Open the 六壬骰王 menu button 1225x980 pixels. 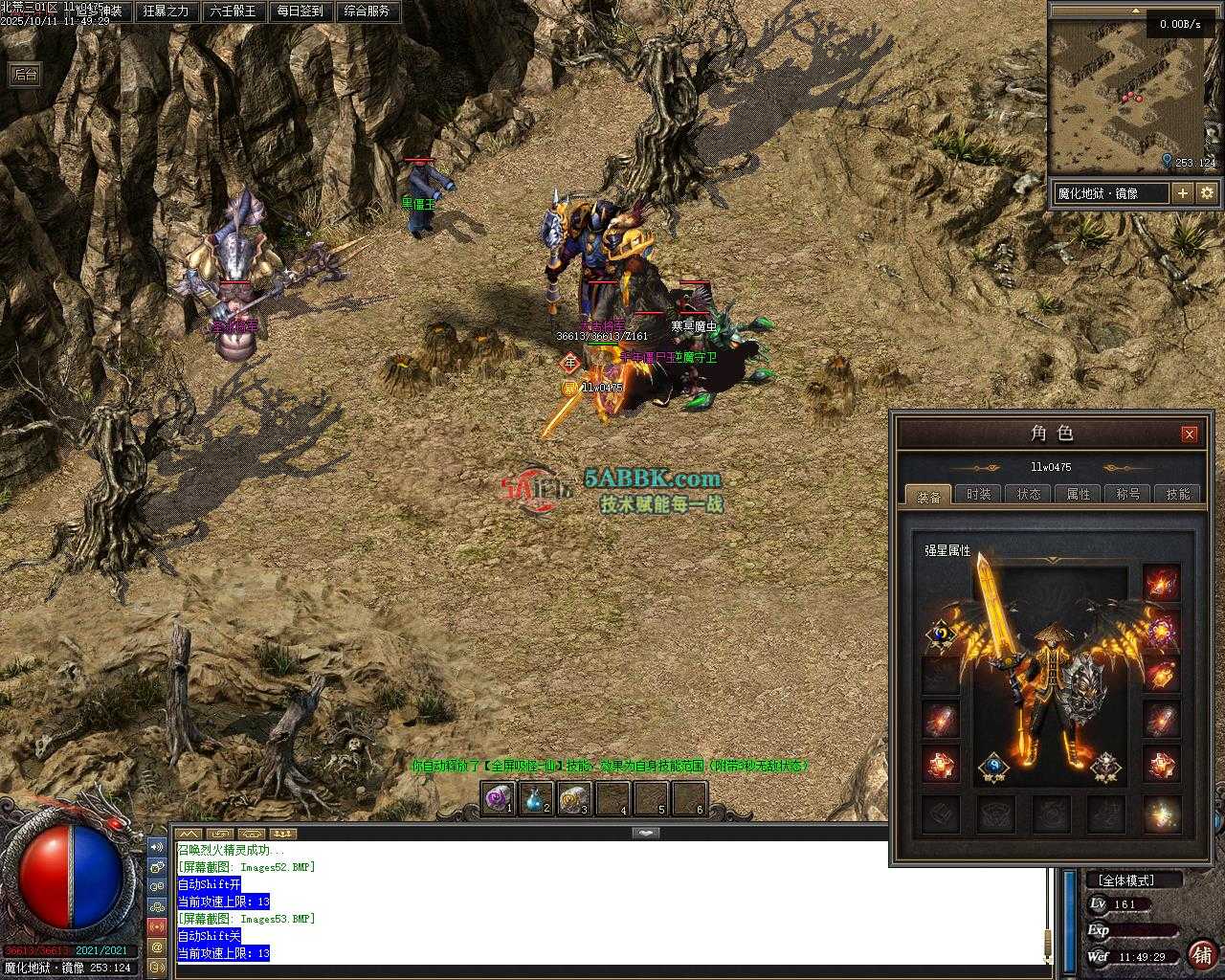click(x=233, y=11)
